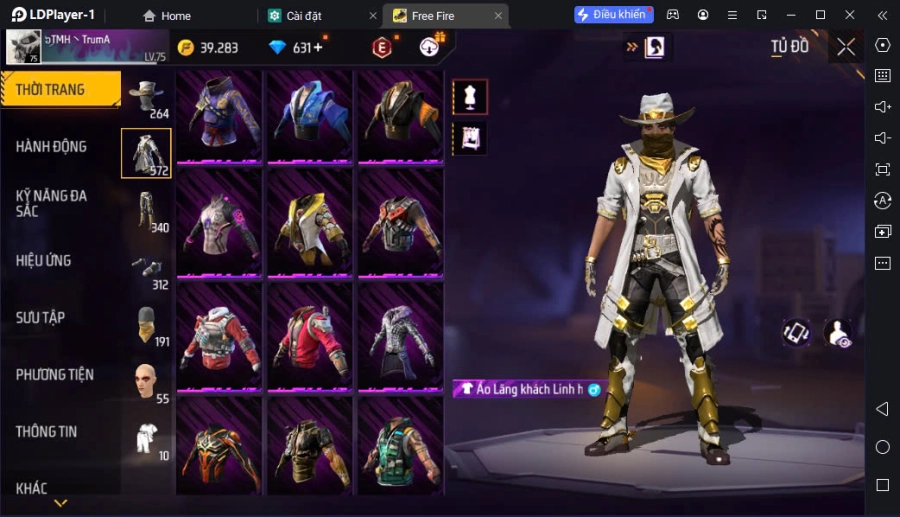Image resolution: width=900 pixels, height=517 pixels.
Task: Choose the blue jacket outfit
Action: (x=309, y=112)
